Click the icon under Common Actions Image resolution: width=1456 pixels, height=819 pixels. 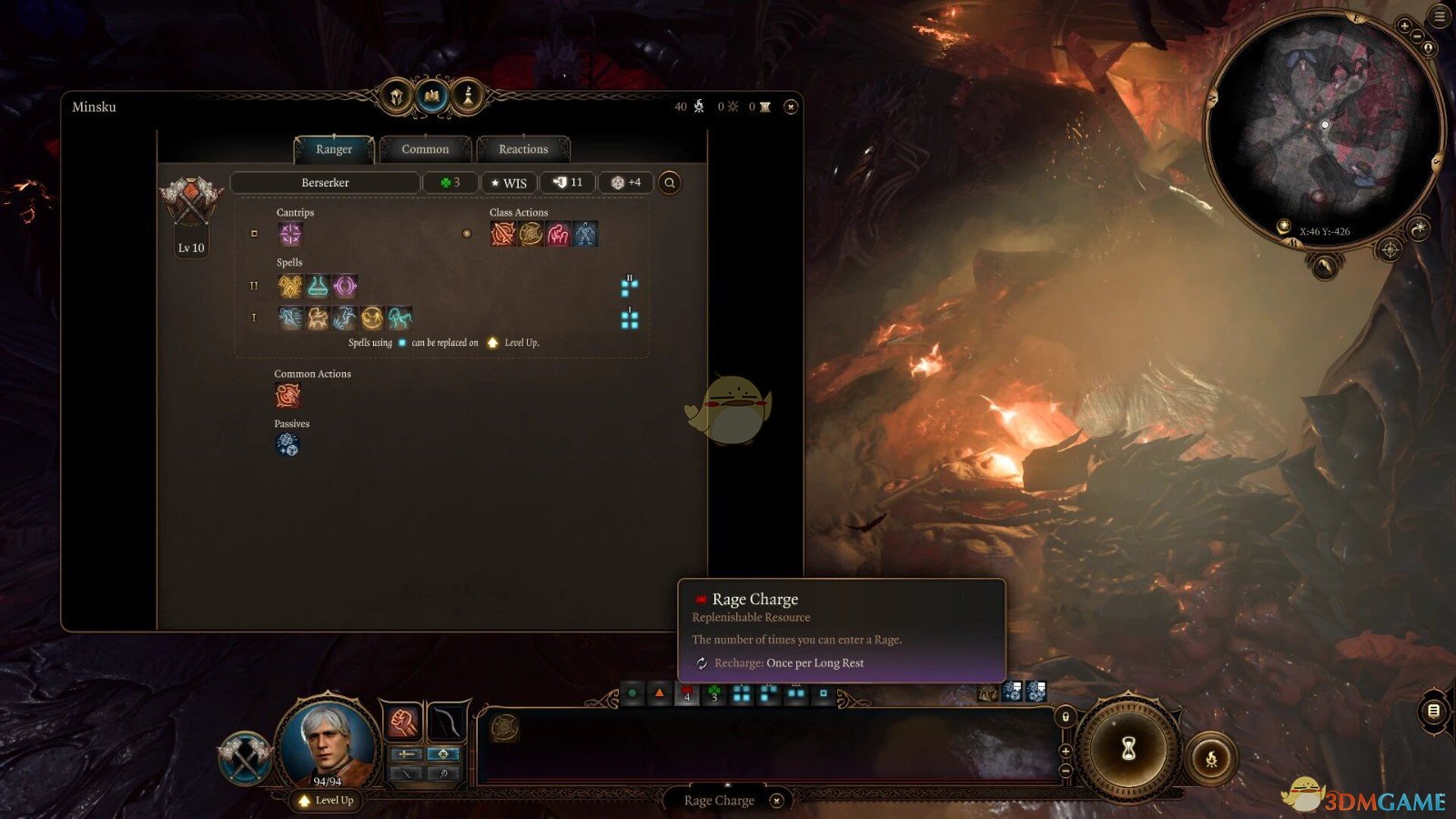coord(288,396)
